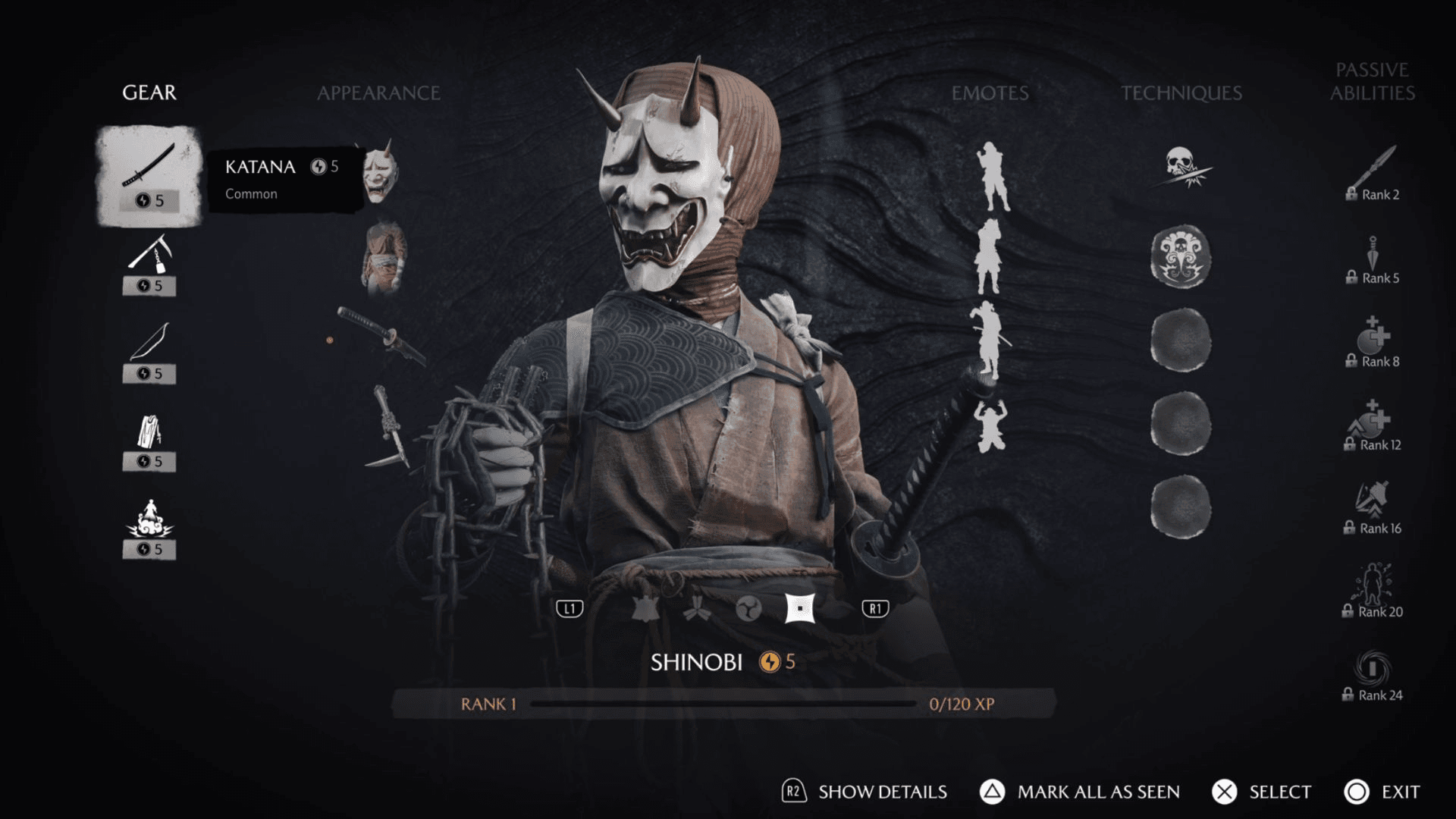Screen dimensions: 1456x819
Task: Select the locked Rank 2 passive ability
Action: 1373,174
